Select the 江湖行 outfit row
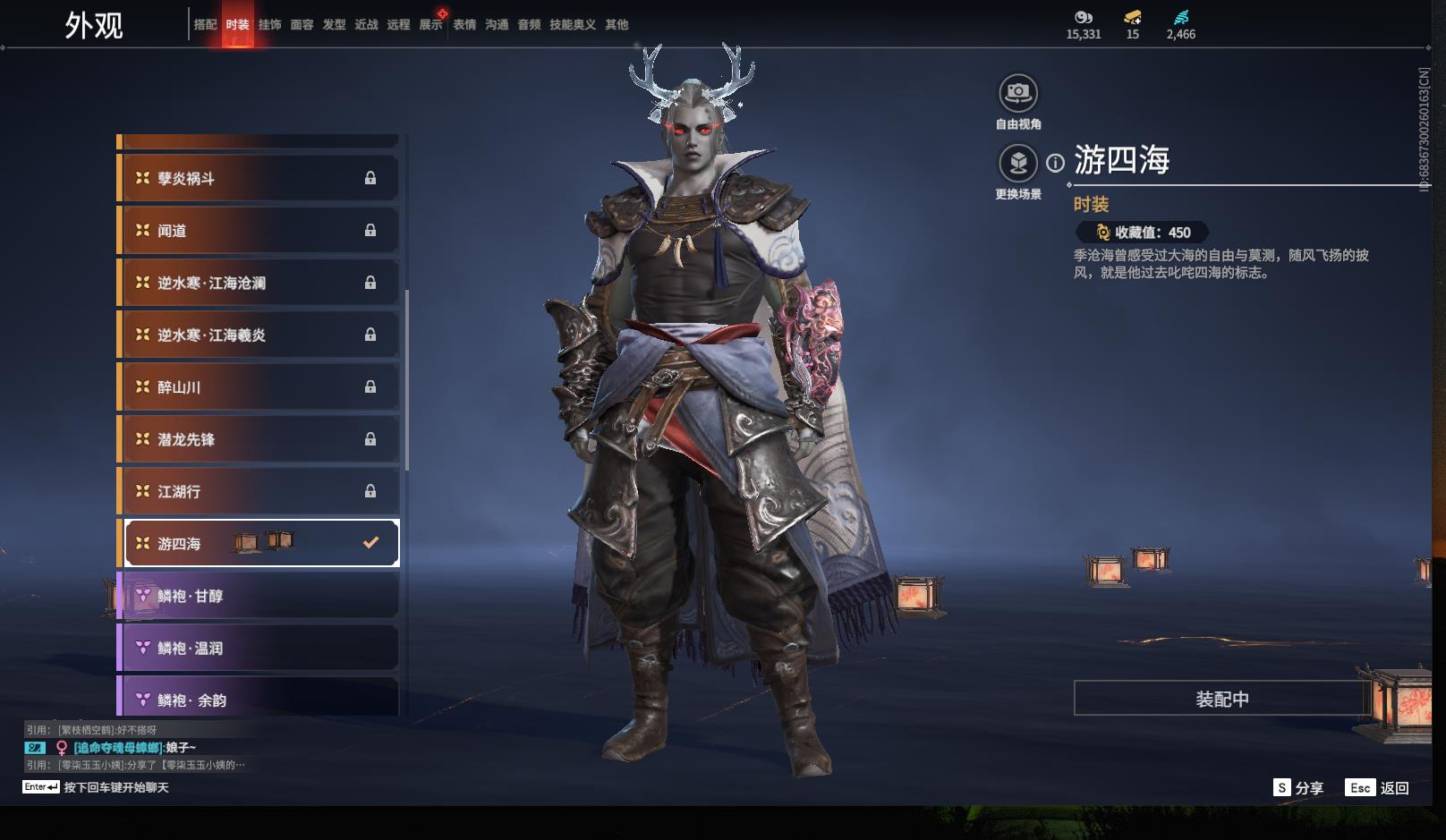Image resolution: width=1446 pixels, height=840 pixels. coord(259,491)
